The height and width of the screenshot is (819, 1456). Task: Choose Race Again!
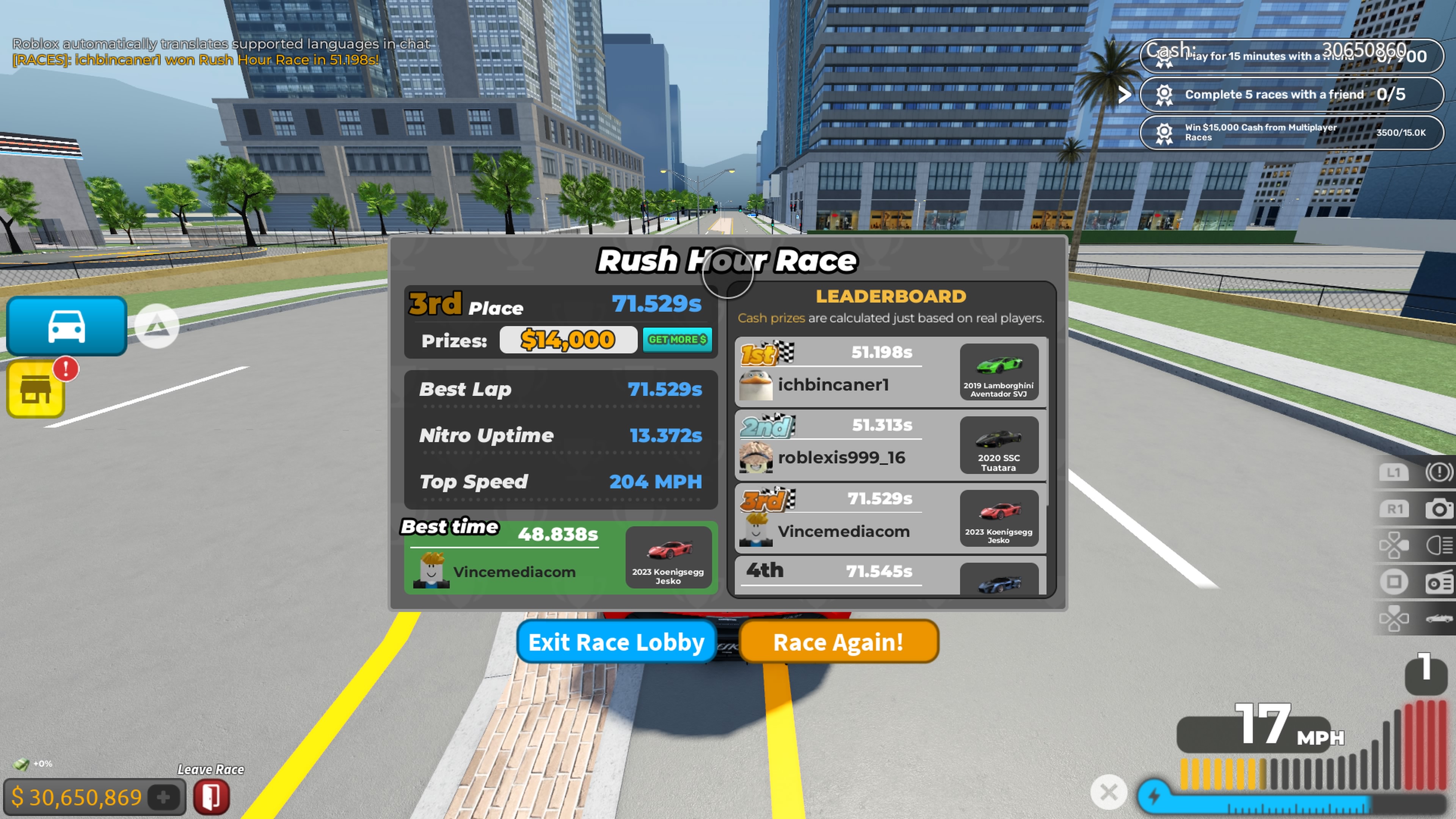(x=838, y=642)
